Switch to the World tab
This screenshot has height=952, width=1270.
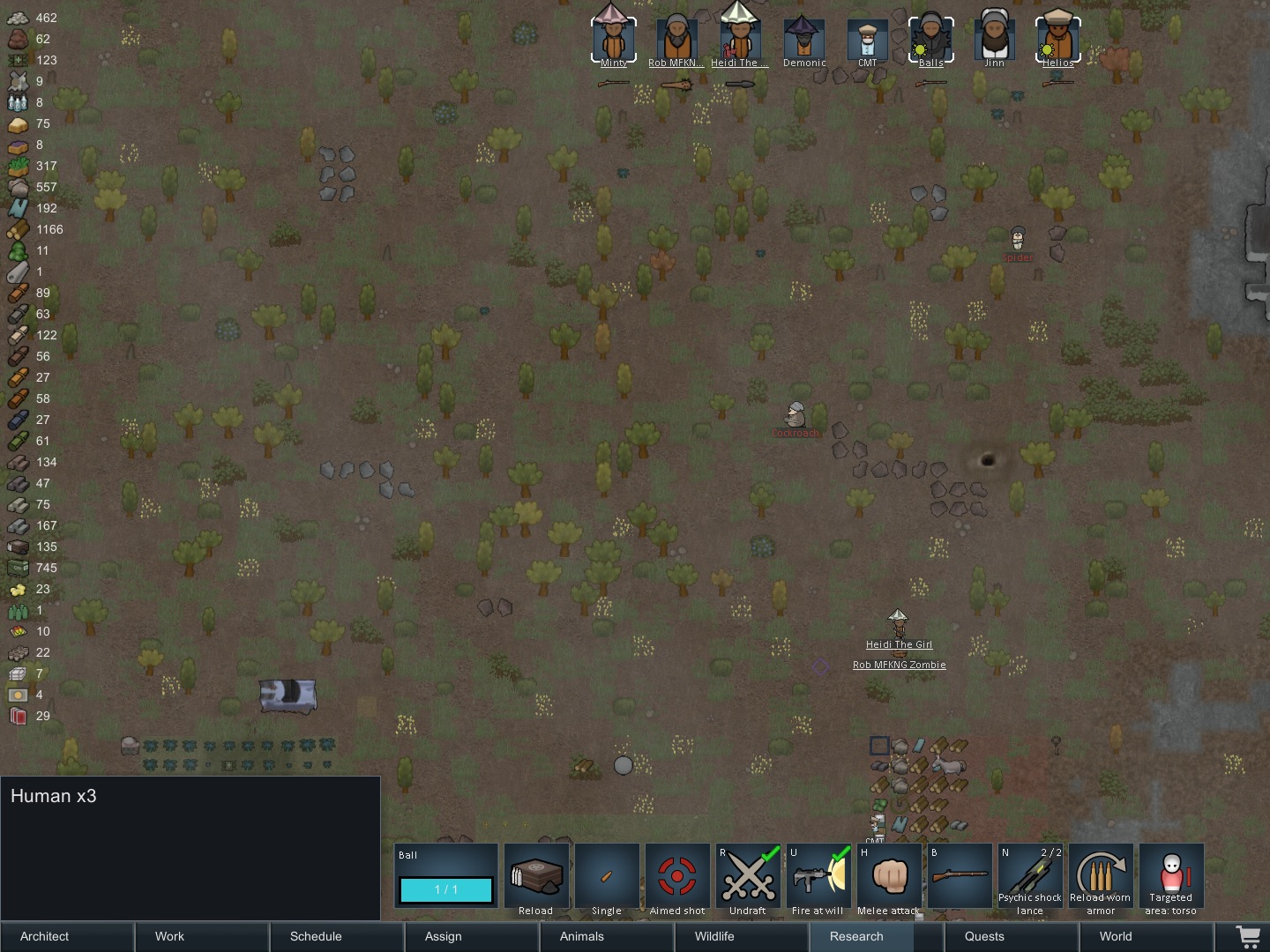[x=1115, y=936]
